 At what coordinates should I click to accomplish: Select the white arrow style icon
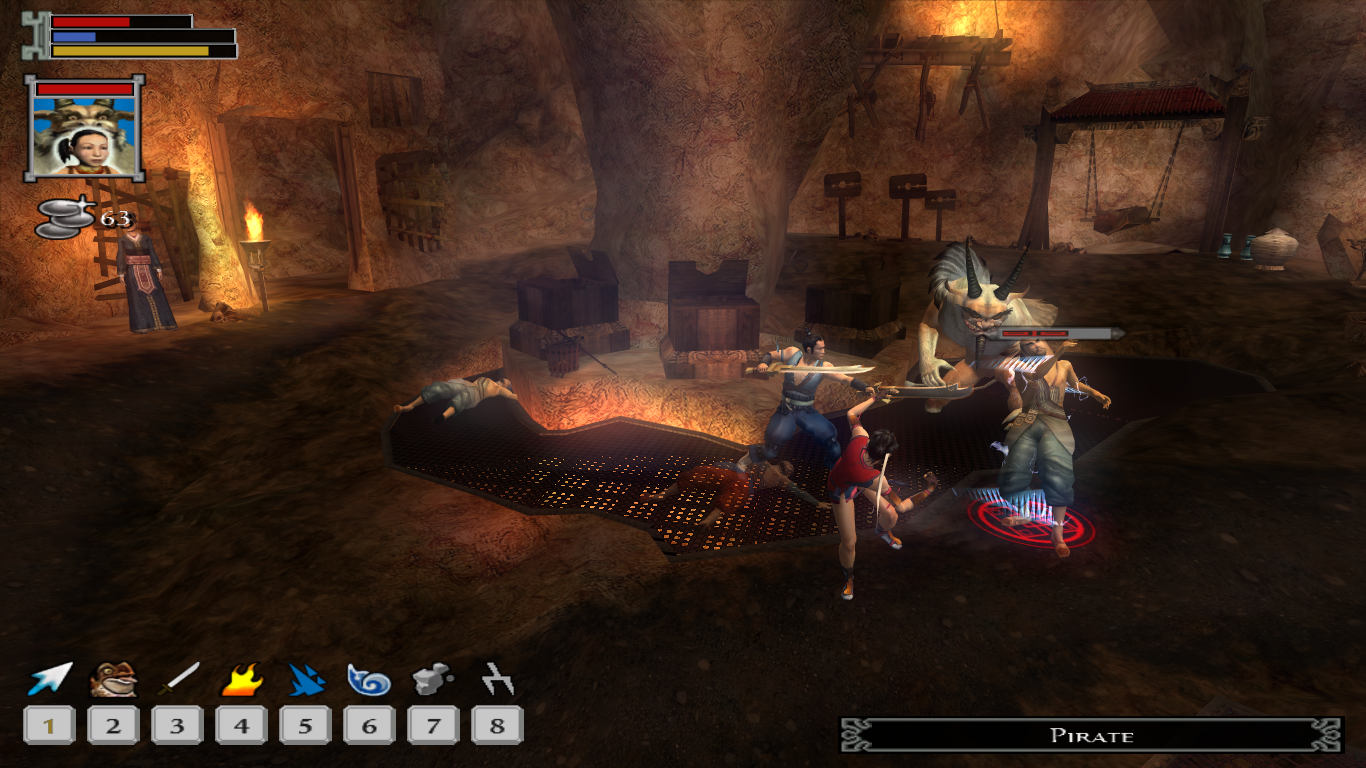(x=49, y=679)
